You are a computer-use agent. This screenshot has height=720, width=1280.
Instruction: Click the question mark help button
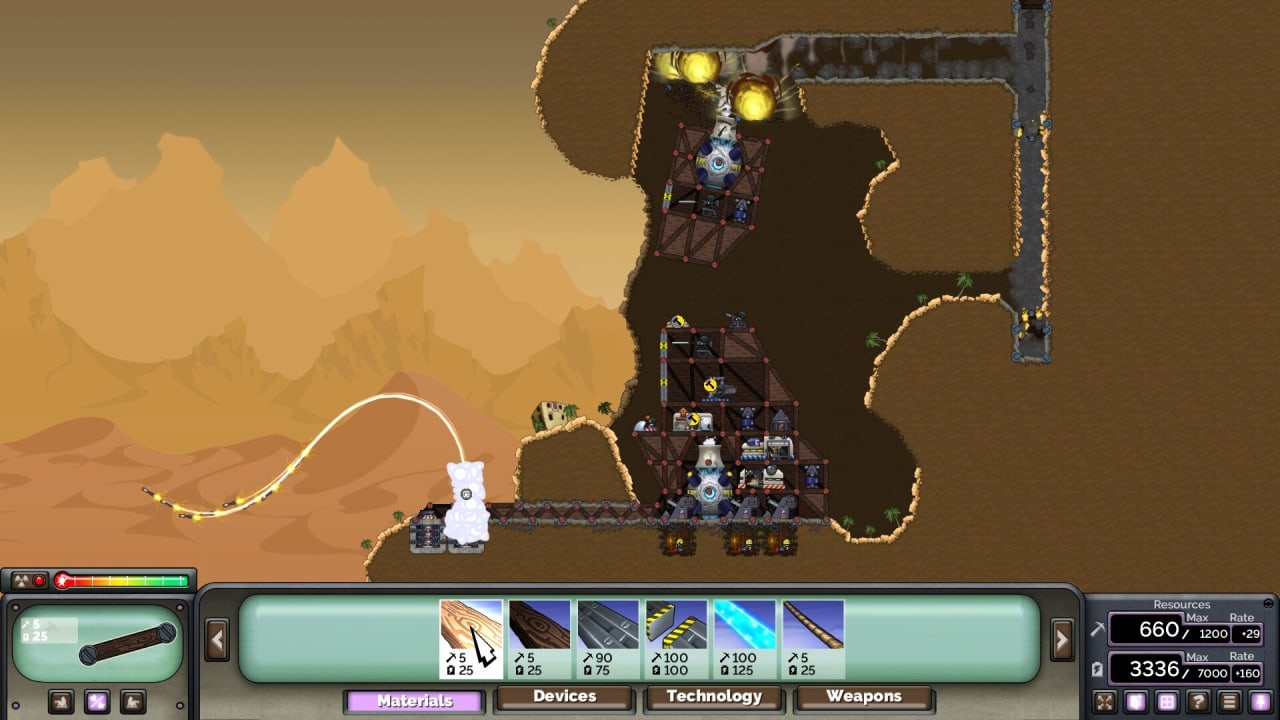[1198, 701]
